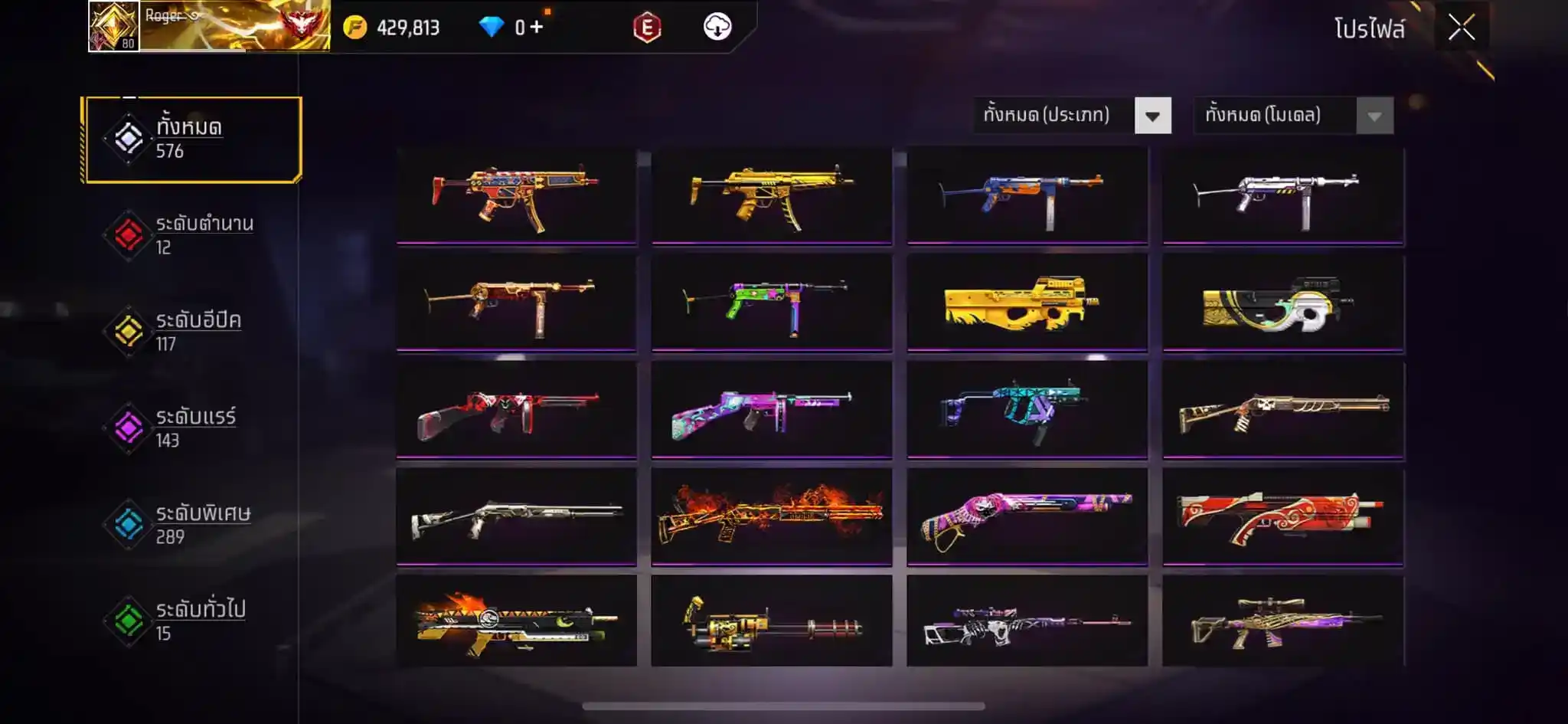Select the solid gold MP5 skin
The width and height of the screenshot is (1568, 724).
[771, 197]
